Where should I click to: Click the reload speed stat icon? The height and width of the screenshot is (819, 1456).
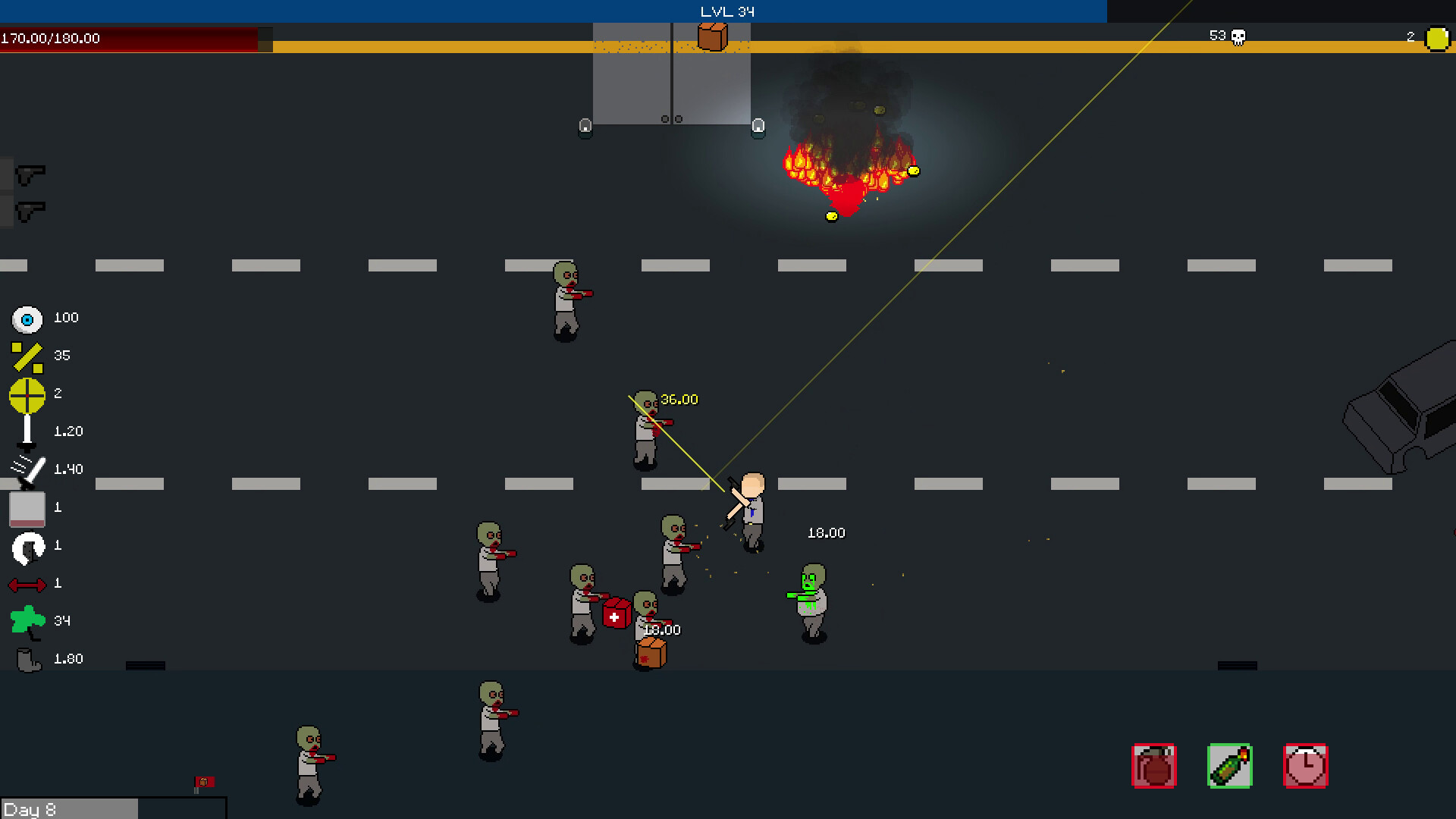pos(26,545)
